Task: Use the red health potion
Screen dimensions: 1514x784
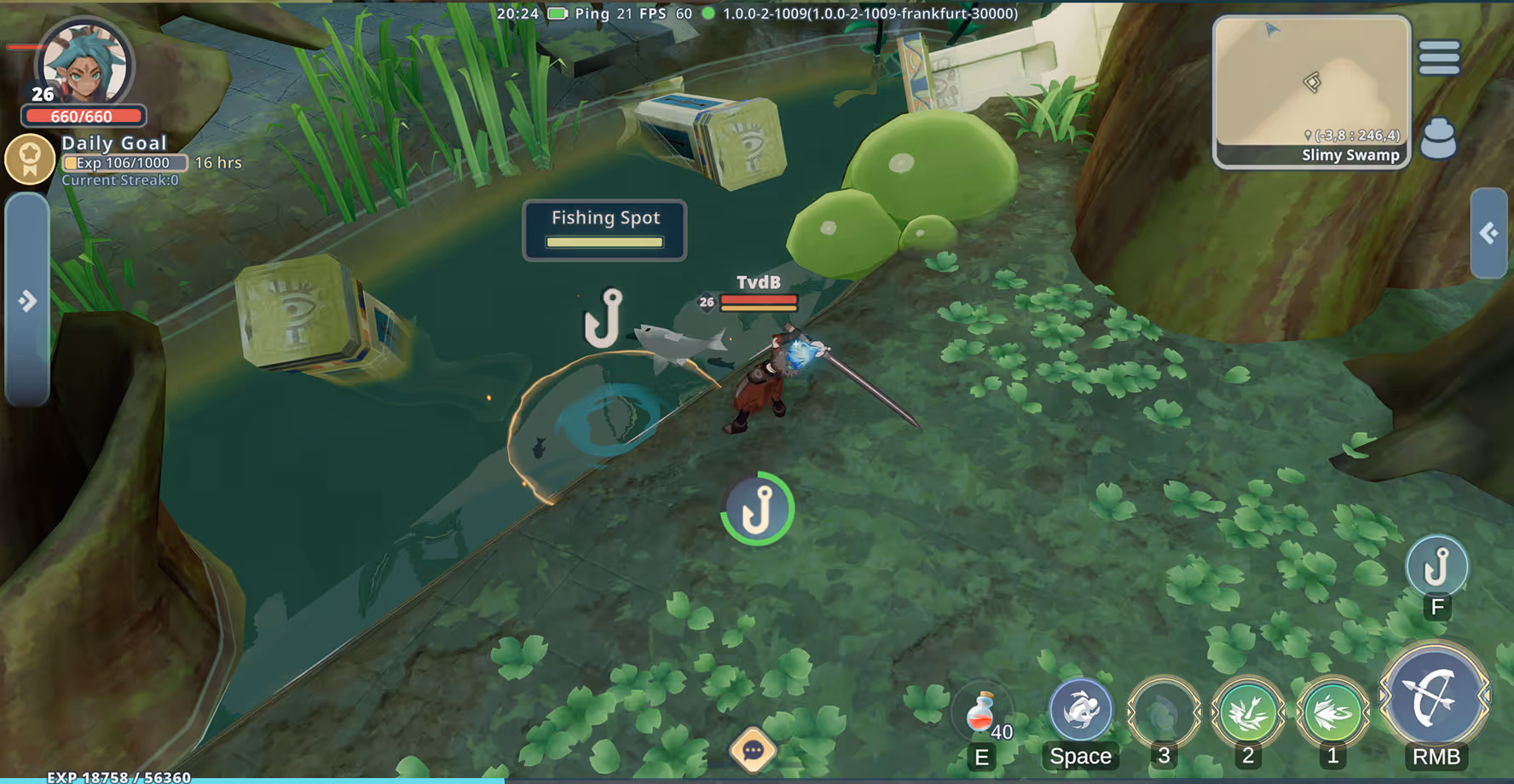Action: 981,712
